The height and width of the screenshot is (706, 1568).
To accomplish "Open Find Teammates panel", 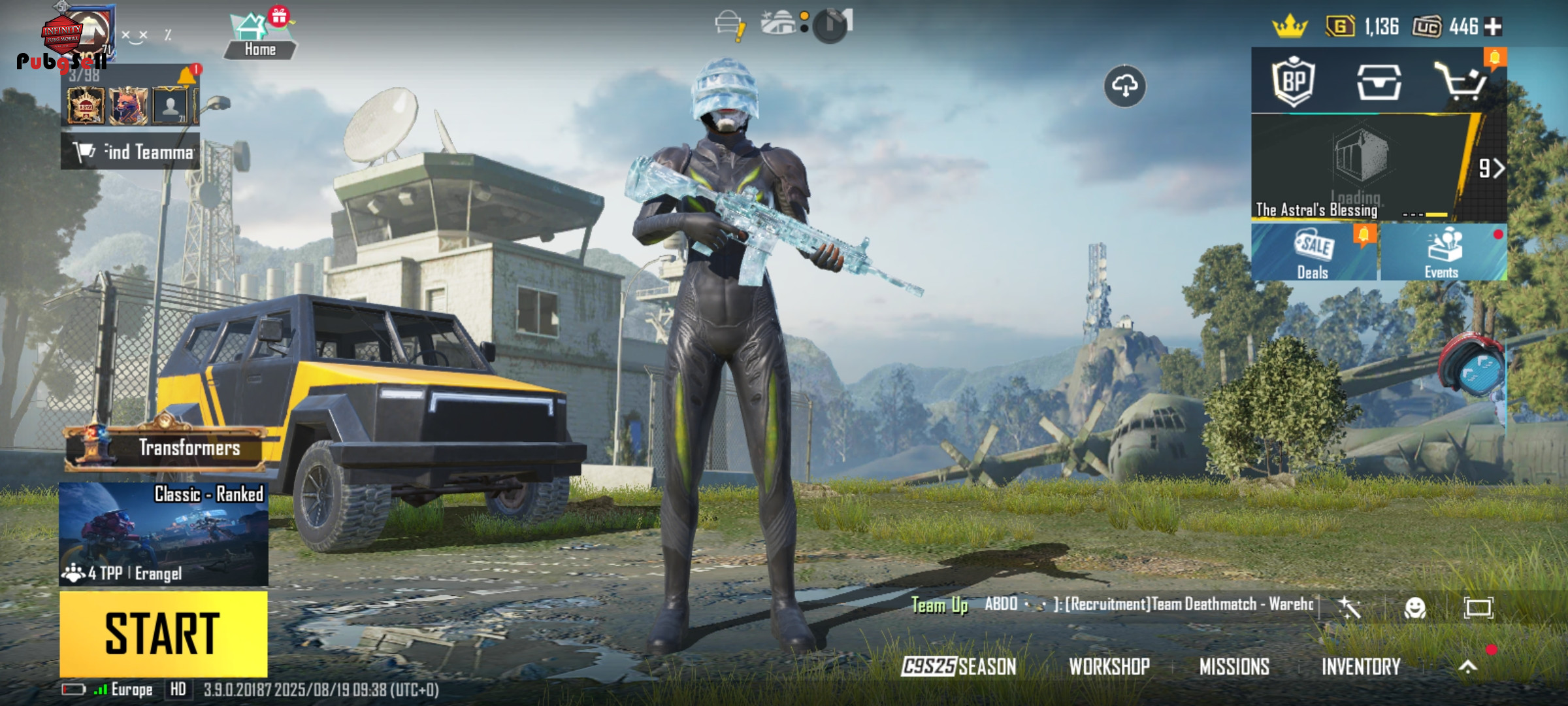I will coord(131,152).
